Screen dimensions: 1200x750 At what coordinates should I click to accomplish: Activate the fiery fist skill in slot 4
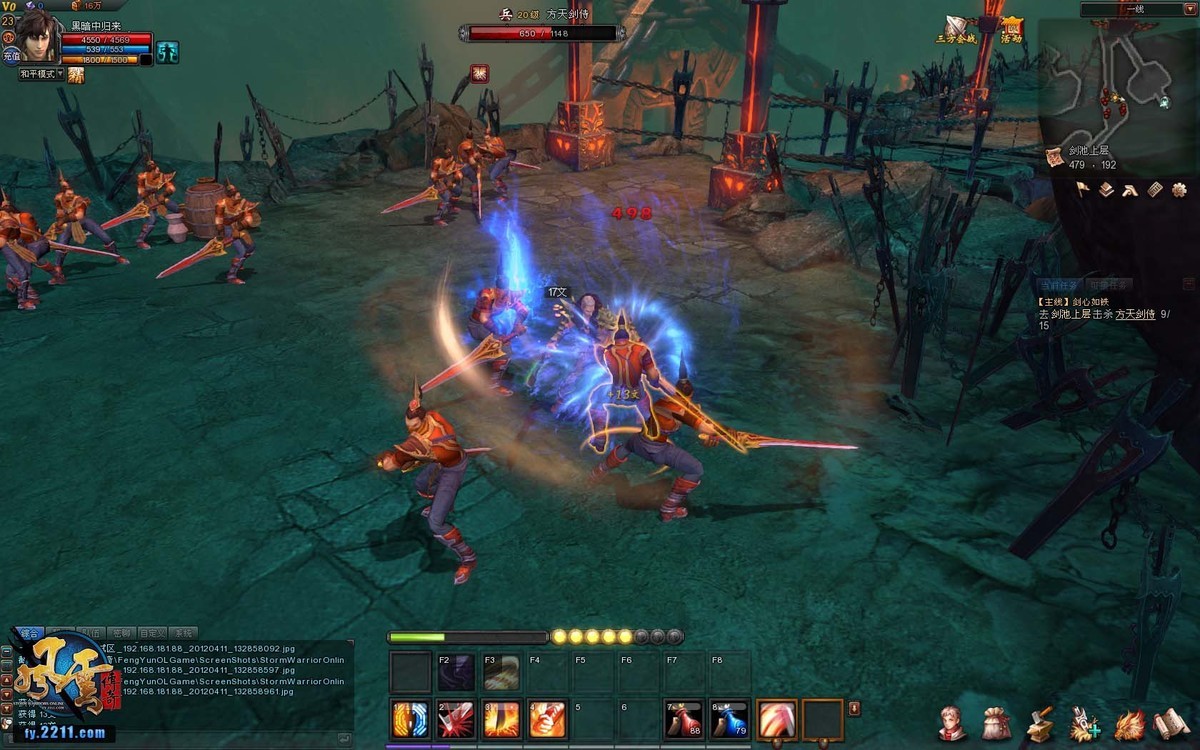[x=547, y=719]
